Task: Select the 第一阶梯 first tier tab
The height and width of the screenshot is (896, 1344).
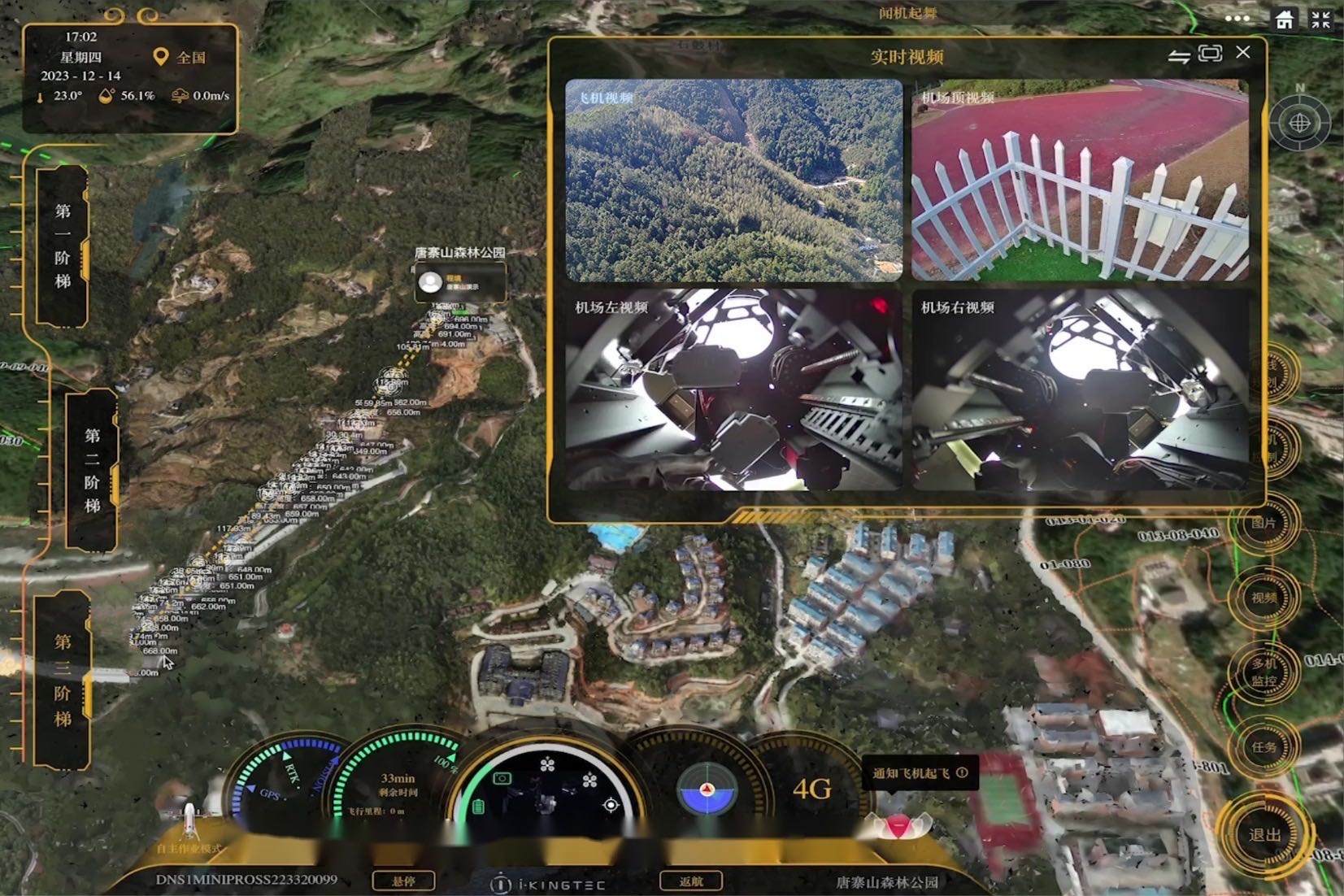Action: click(x=63, y=246)
